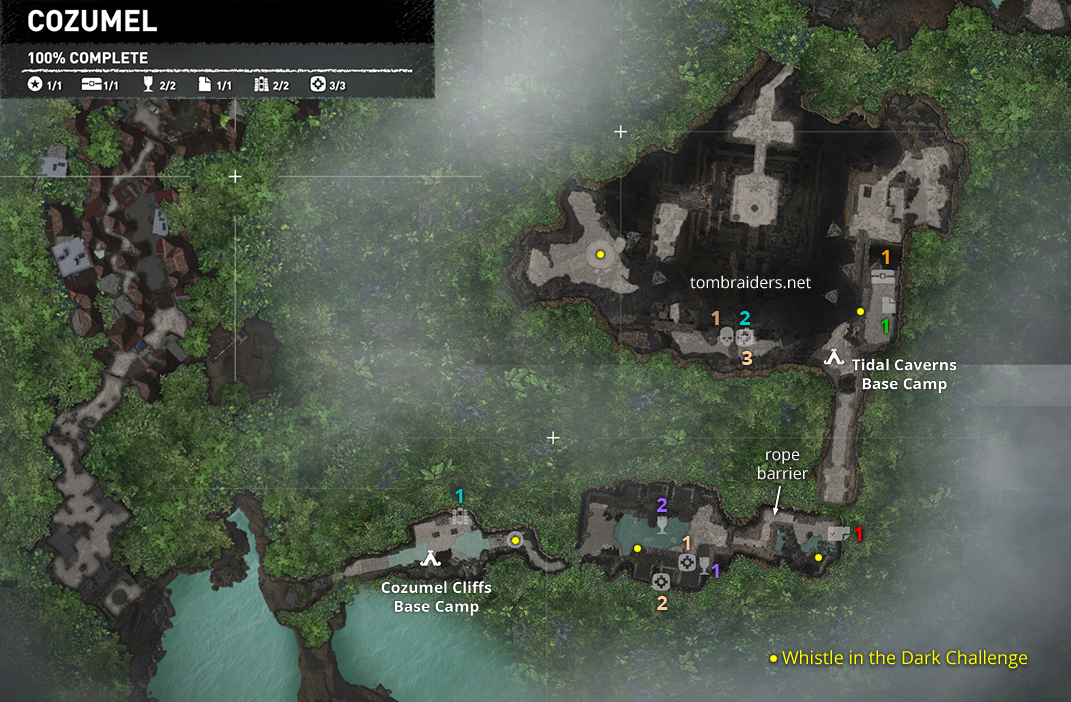The image size is (1071, 702).
Task: Click the treasure chest marker under orange 1
Action: 883,277
